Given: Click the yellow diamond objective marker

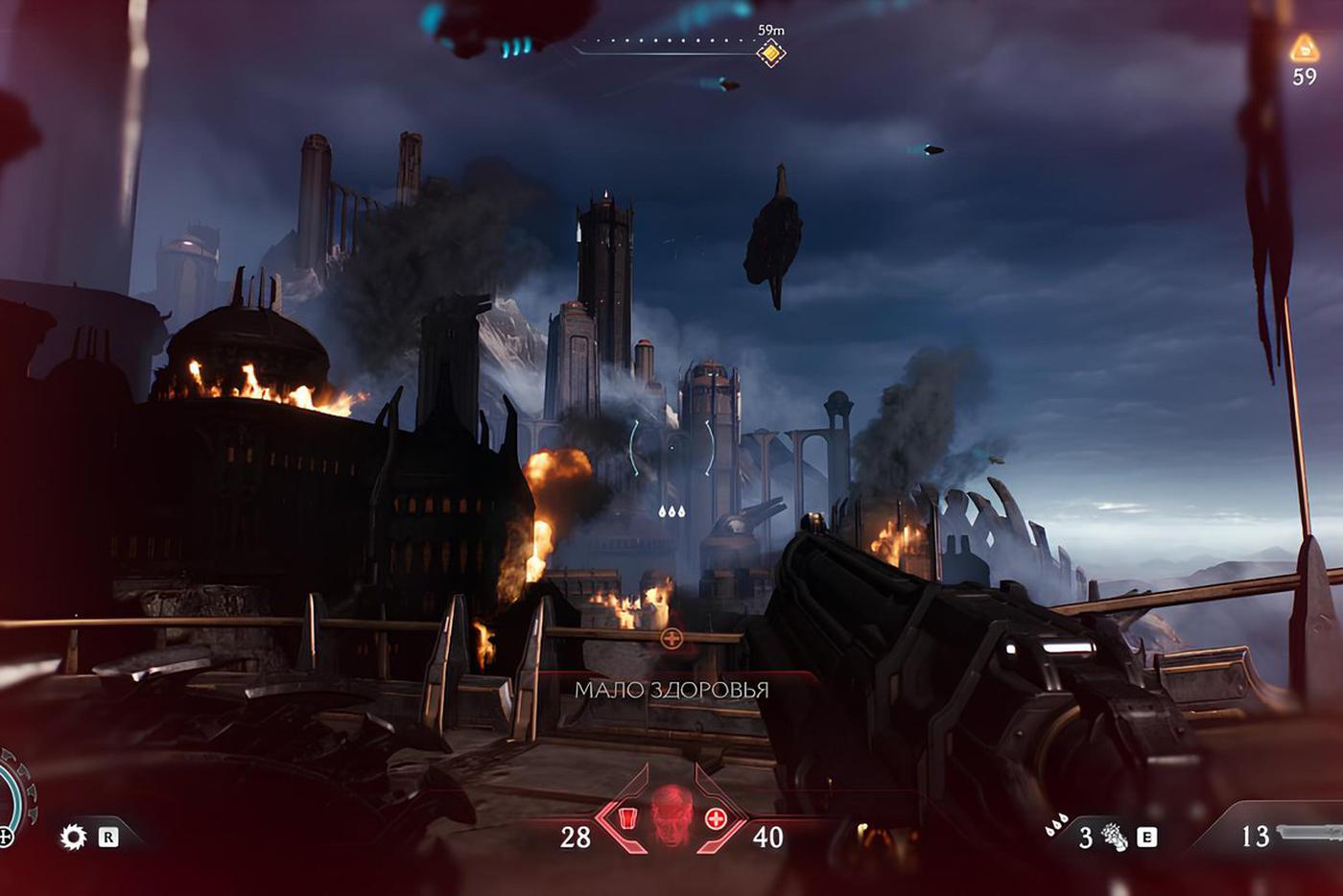Looking at the screenshot, I should pyautogui.click(x=771, y=53).
